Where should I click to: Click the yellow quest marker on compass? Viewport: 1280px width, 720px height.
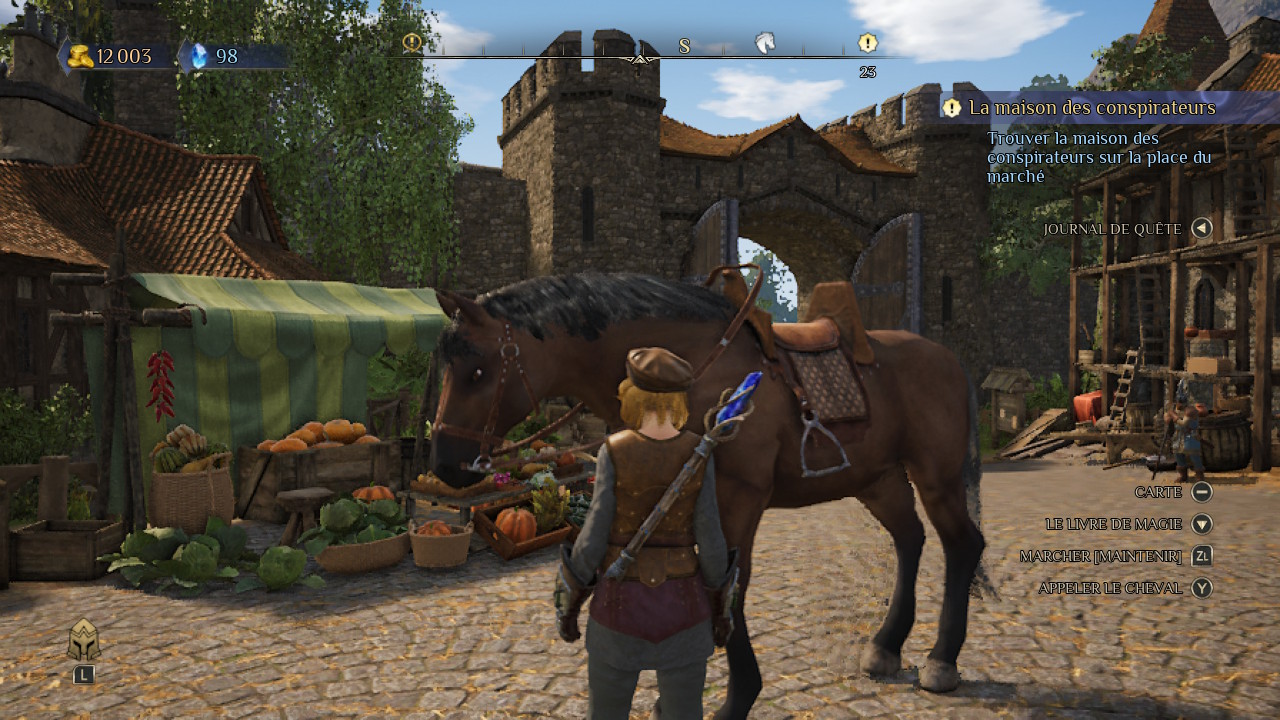coord(868,43)
